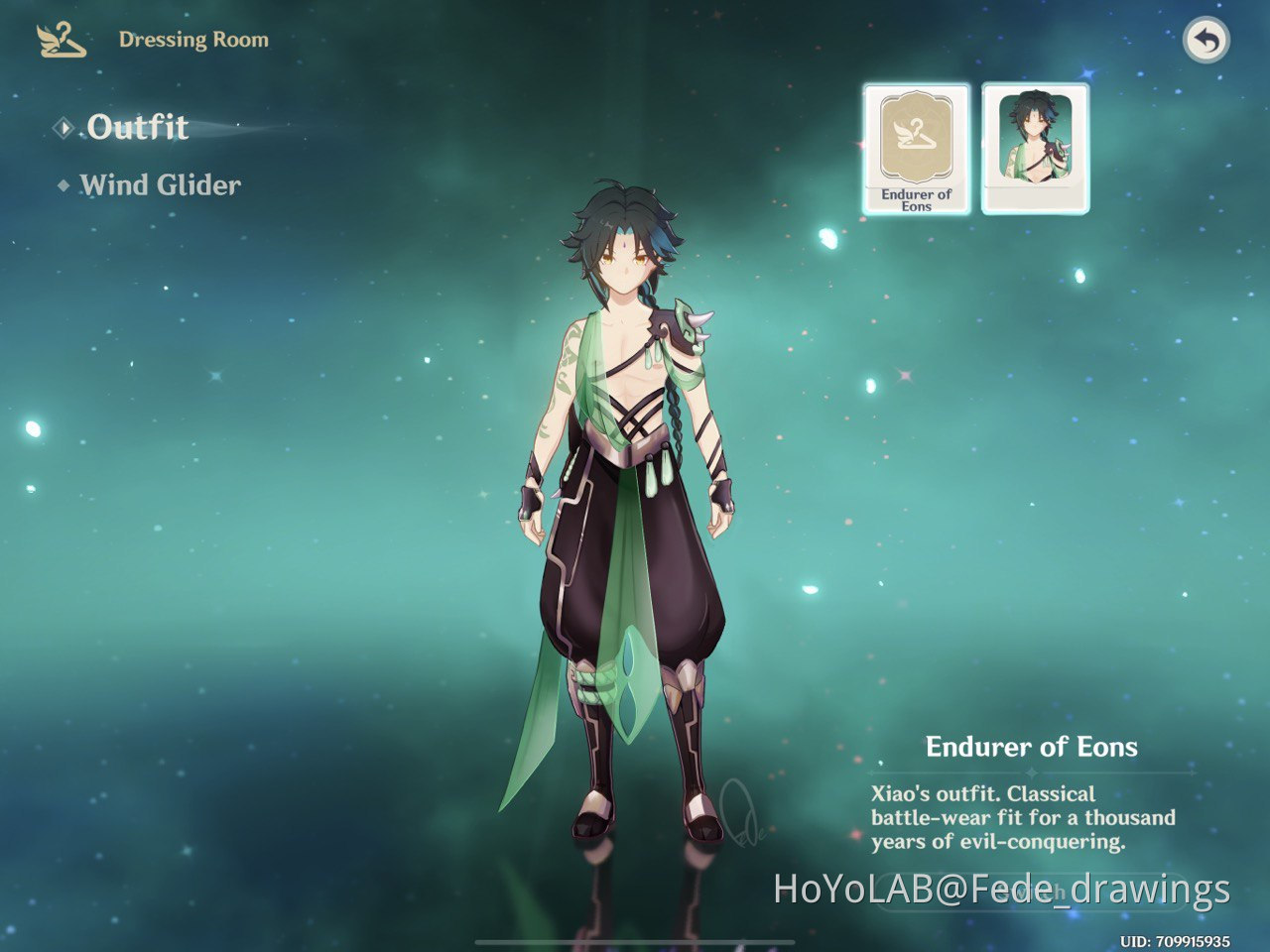Toggle selection of the Wind Glider category
1270x952 pixels.
point(159,184)
